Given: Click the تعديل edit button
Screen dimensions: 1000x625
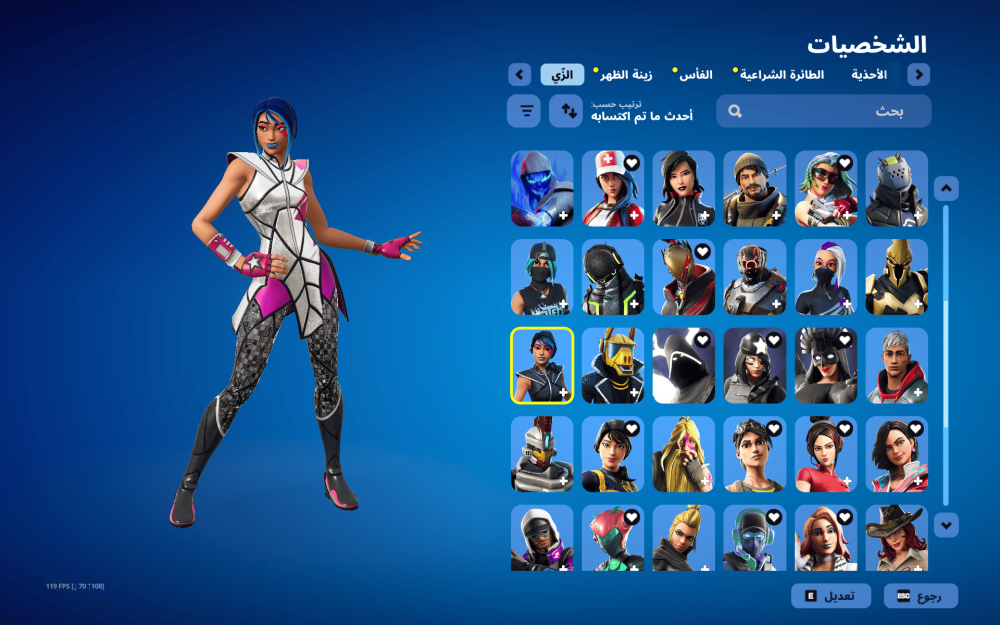Looking at the screenshot, I should click(x=828, y=596).
